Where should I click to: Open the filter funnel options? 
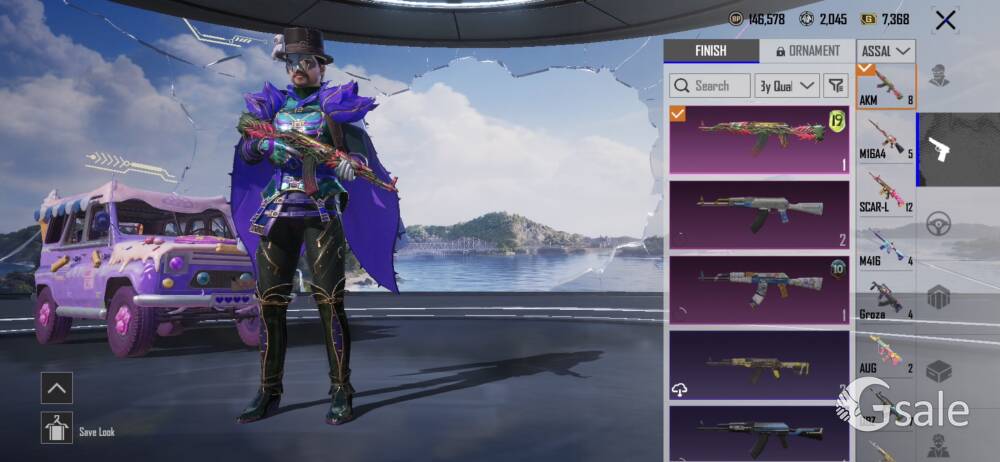(836, 86)
